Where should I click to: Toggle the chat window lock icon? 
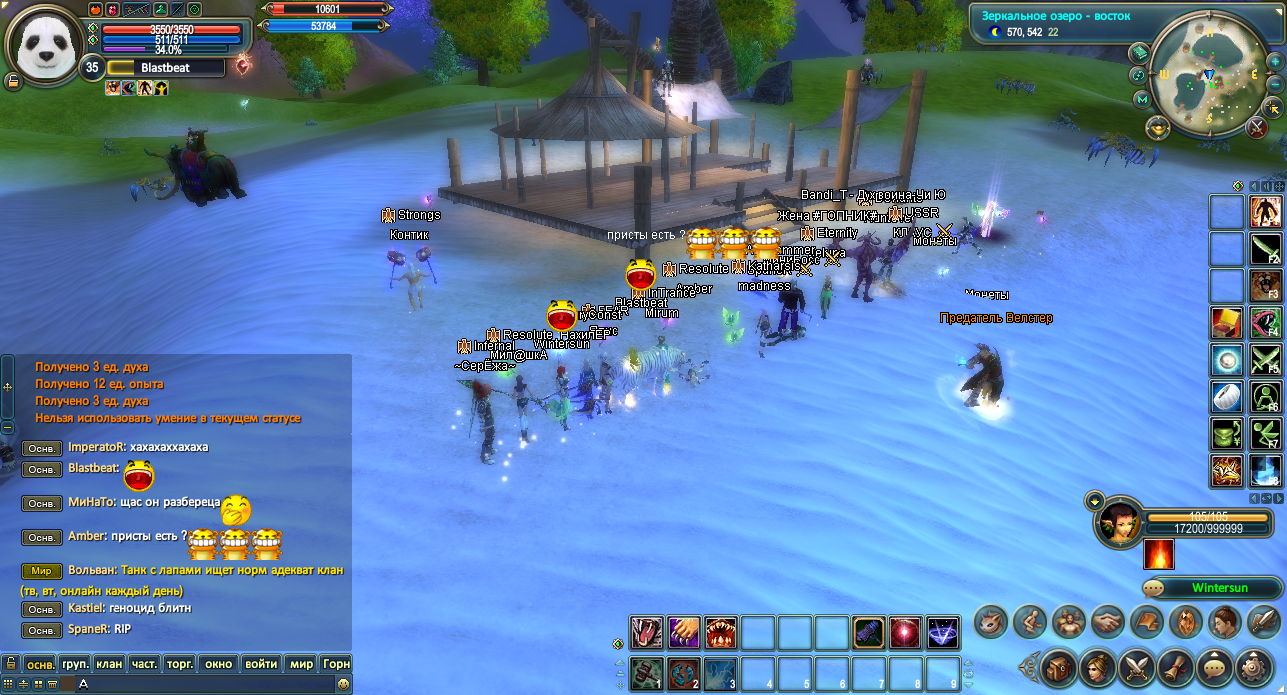[10, 664]
